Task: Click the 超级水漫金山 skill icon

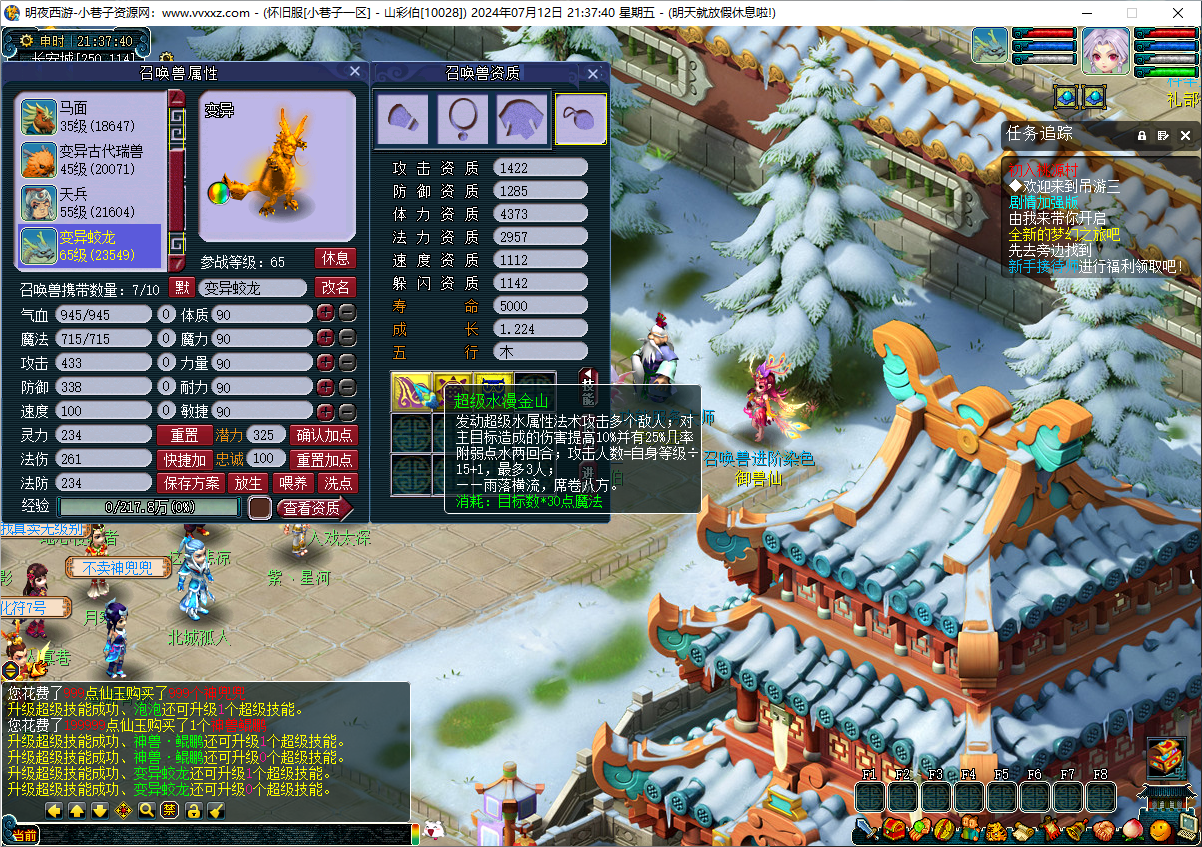Action: tap(410, 390)
